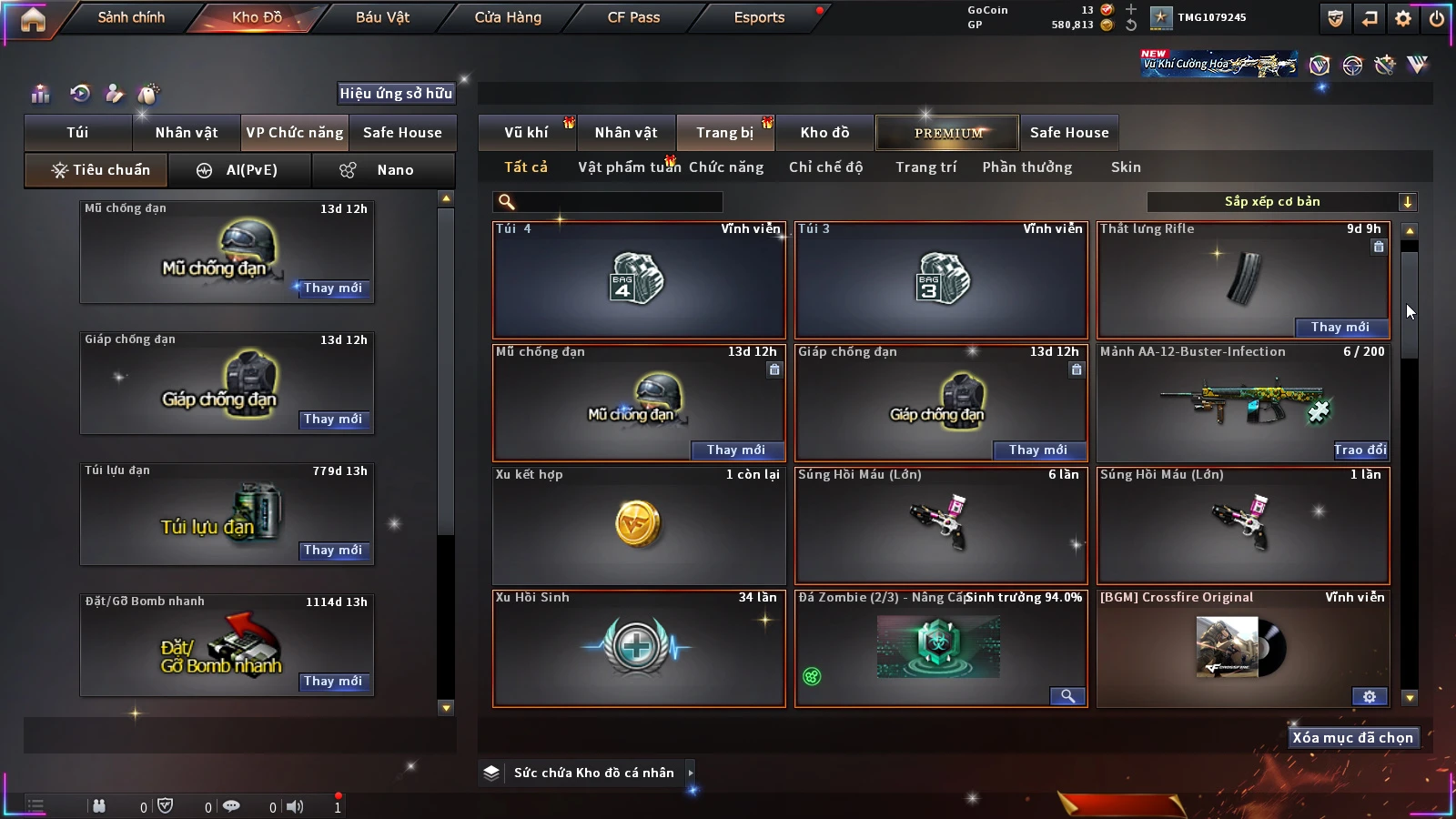Open the Cửa Hàng shop menu
The height and width of the screenshot is (819, 1456).
click(x=508, y=17)
